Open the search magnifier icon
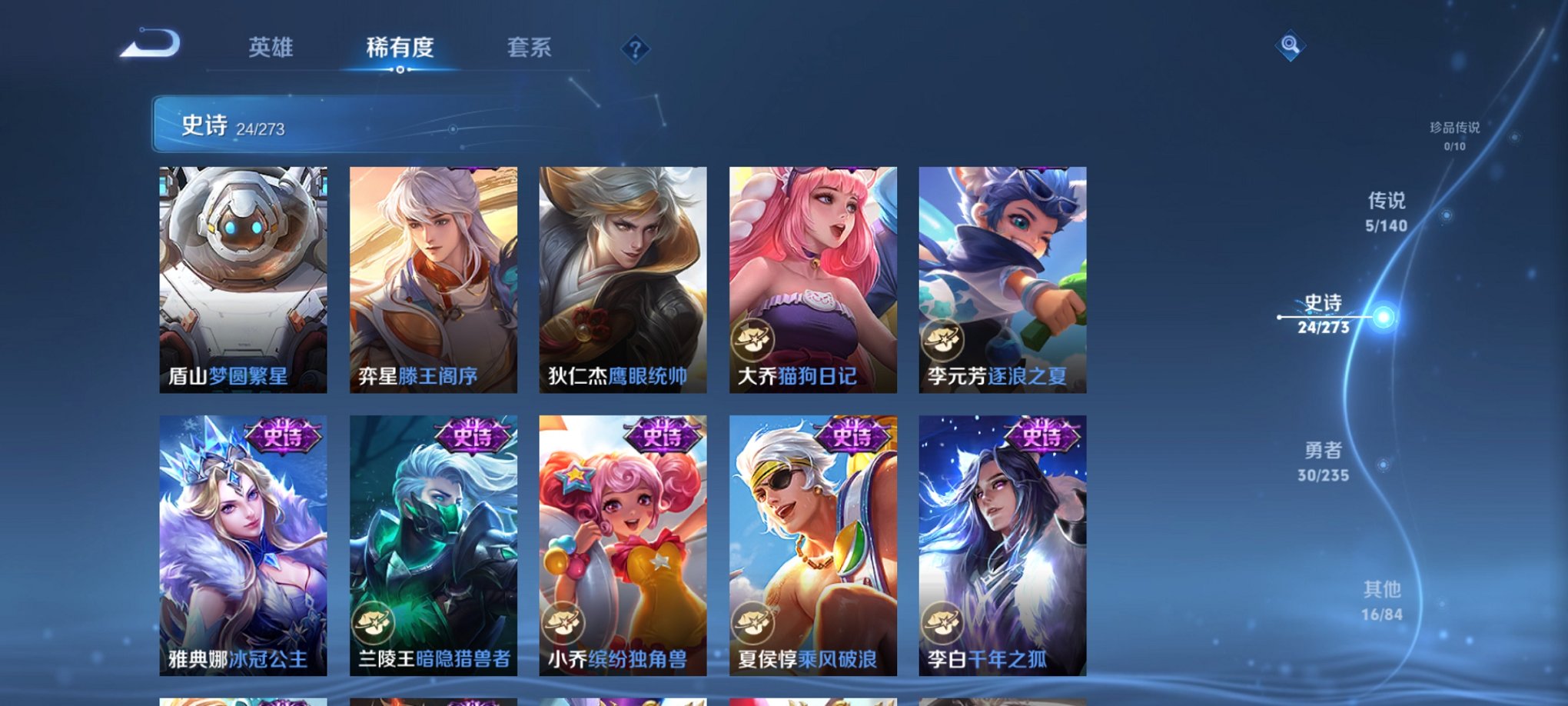 (1291, 46)
